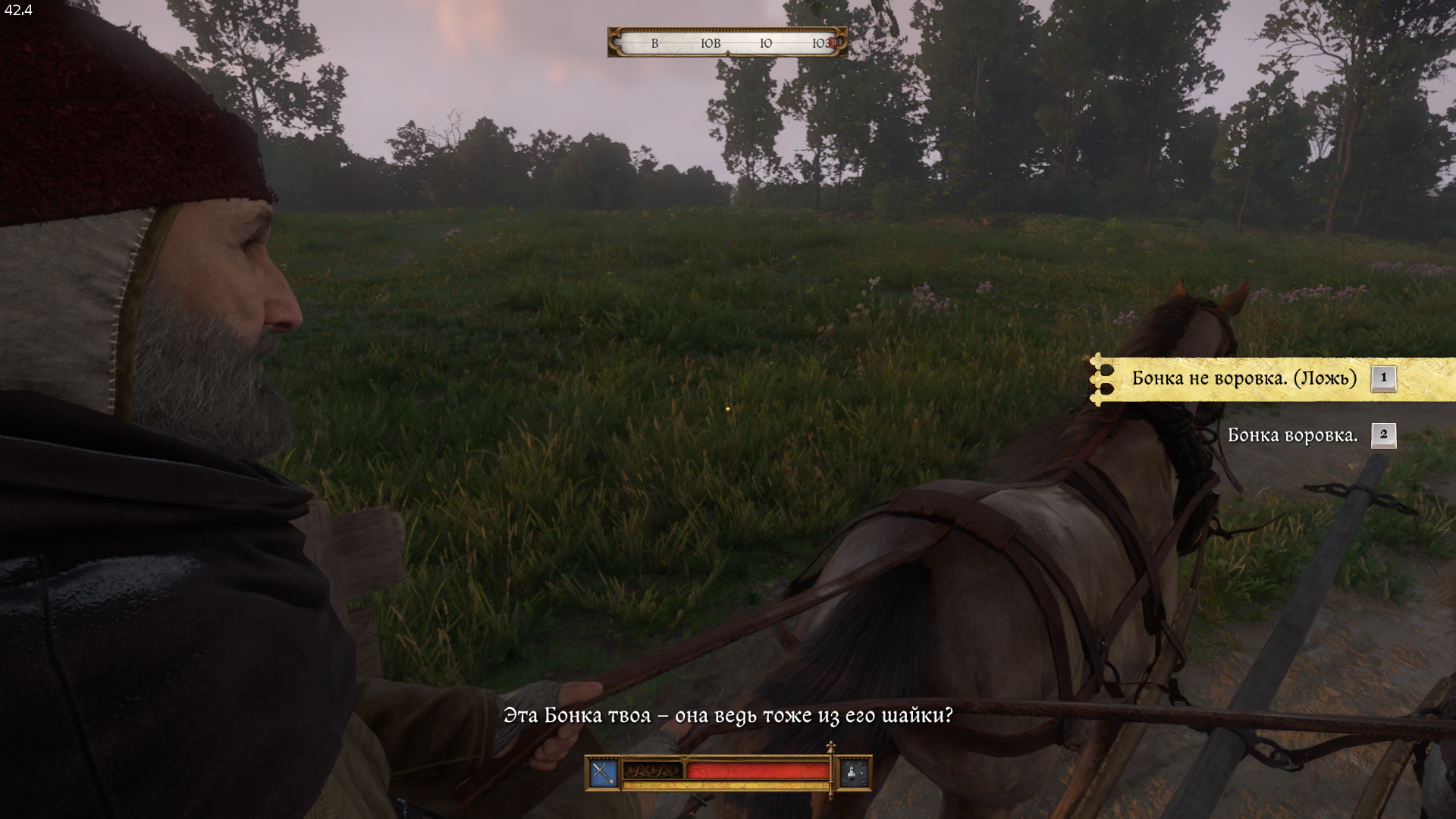Viewport: 1456px width, 819px height.
Task: Click the bow weapon icon by the health bar
Action: click(604, 773)
